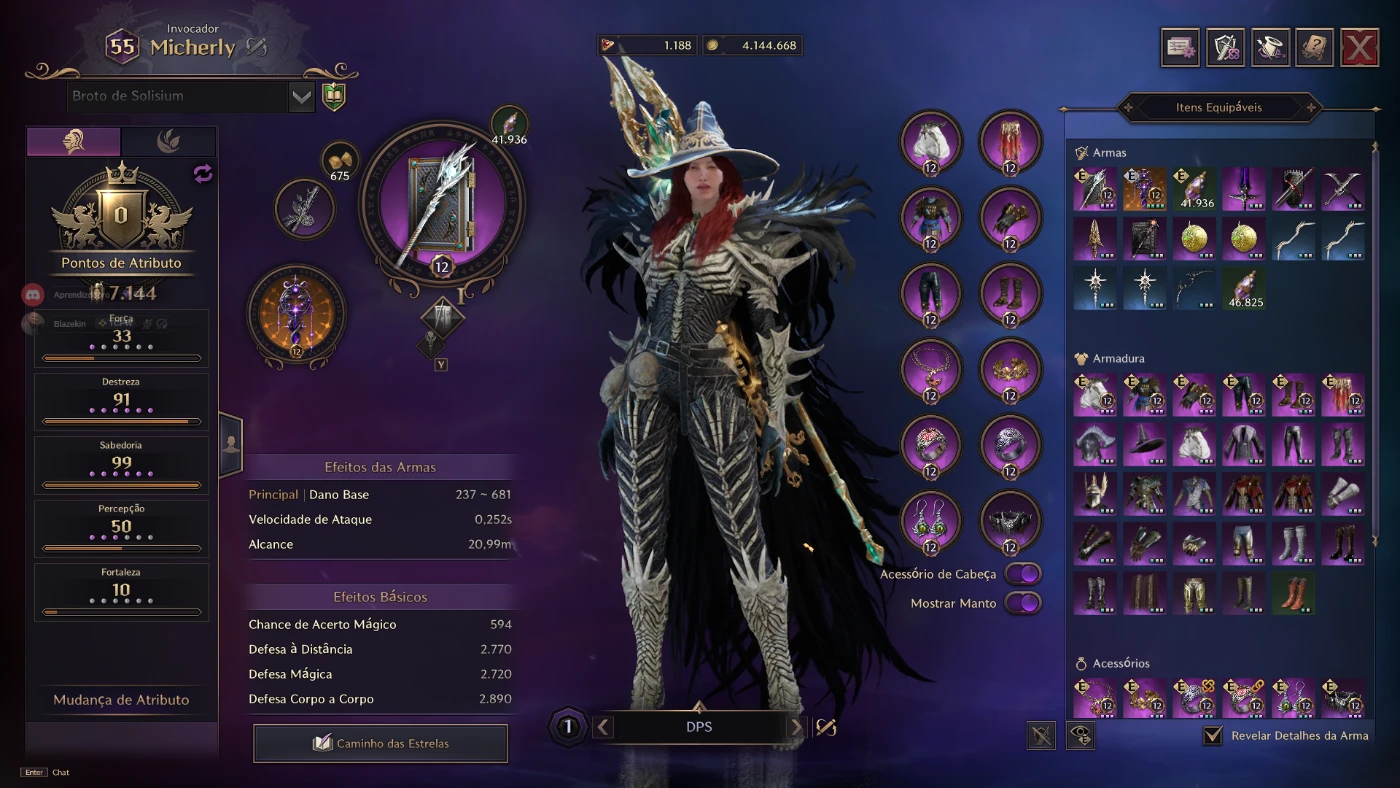The image size is (1400, 788).
Task: Select the equipped white hat helmet slot
Action: coord(931,142)
